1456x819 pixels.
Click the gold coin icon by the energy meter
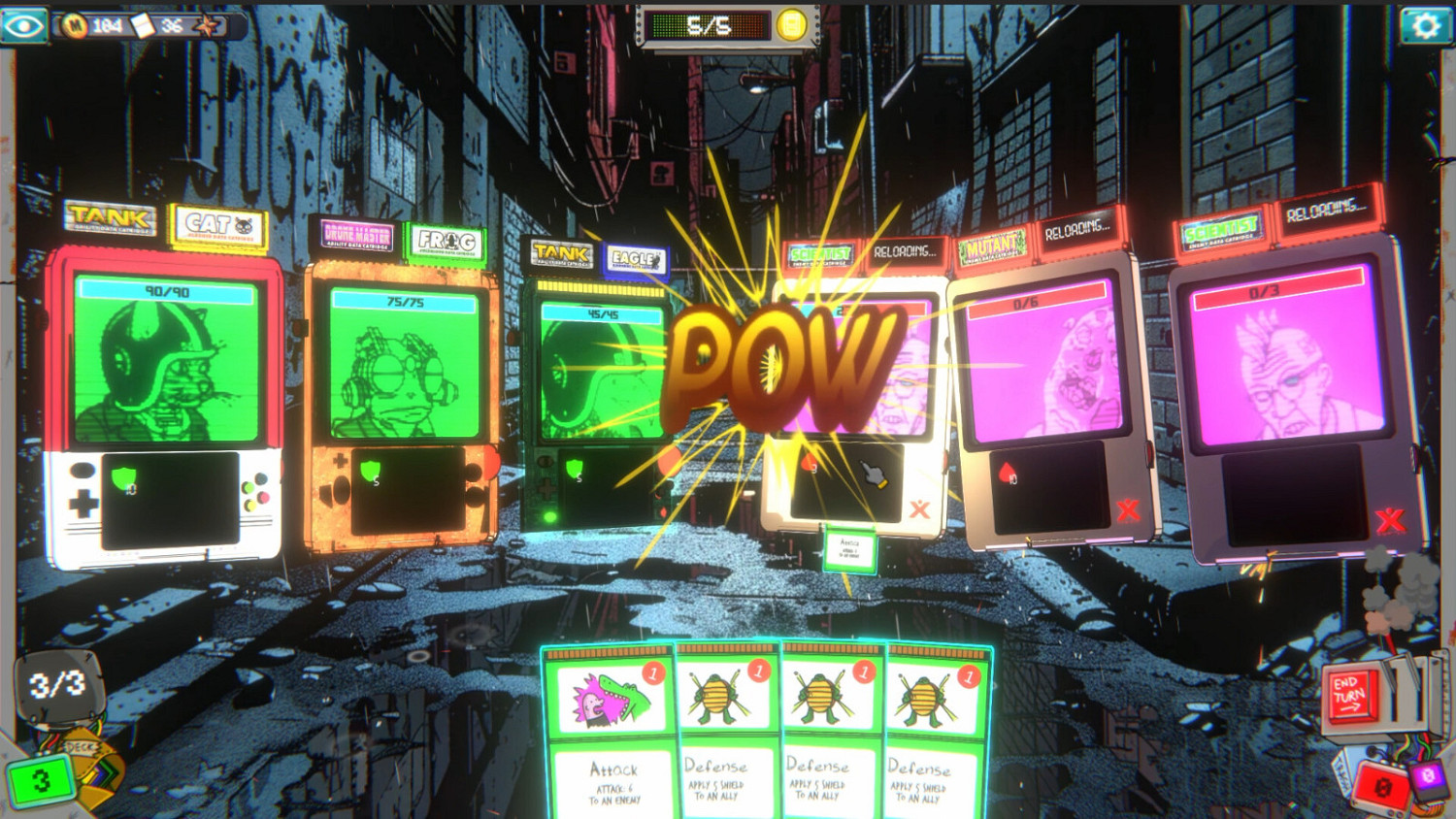(788, 22)
